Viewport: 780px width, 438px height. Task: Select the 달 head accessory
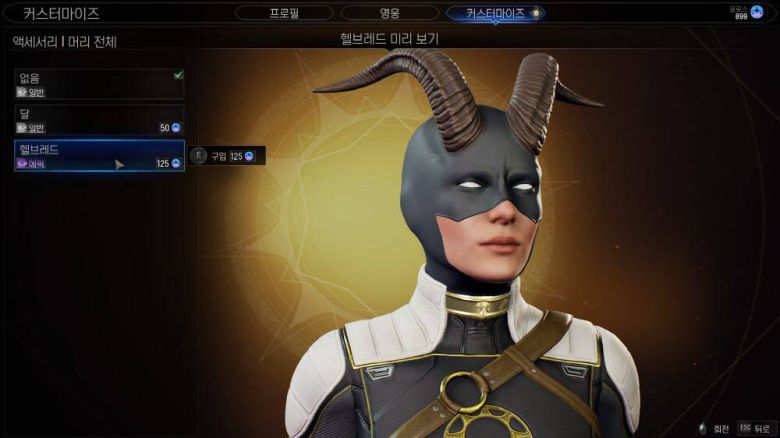99,120
